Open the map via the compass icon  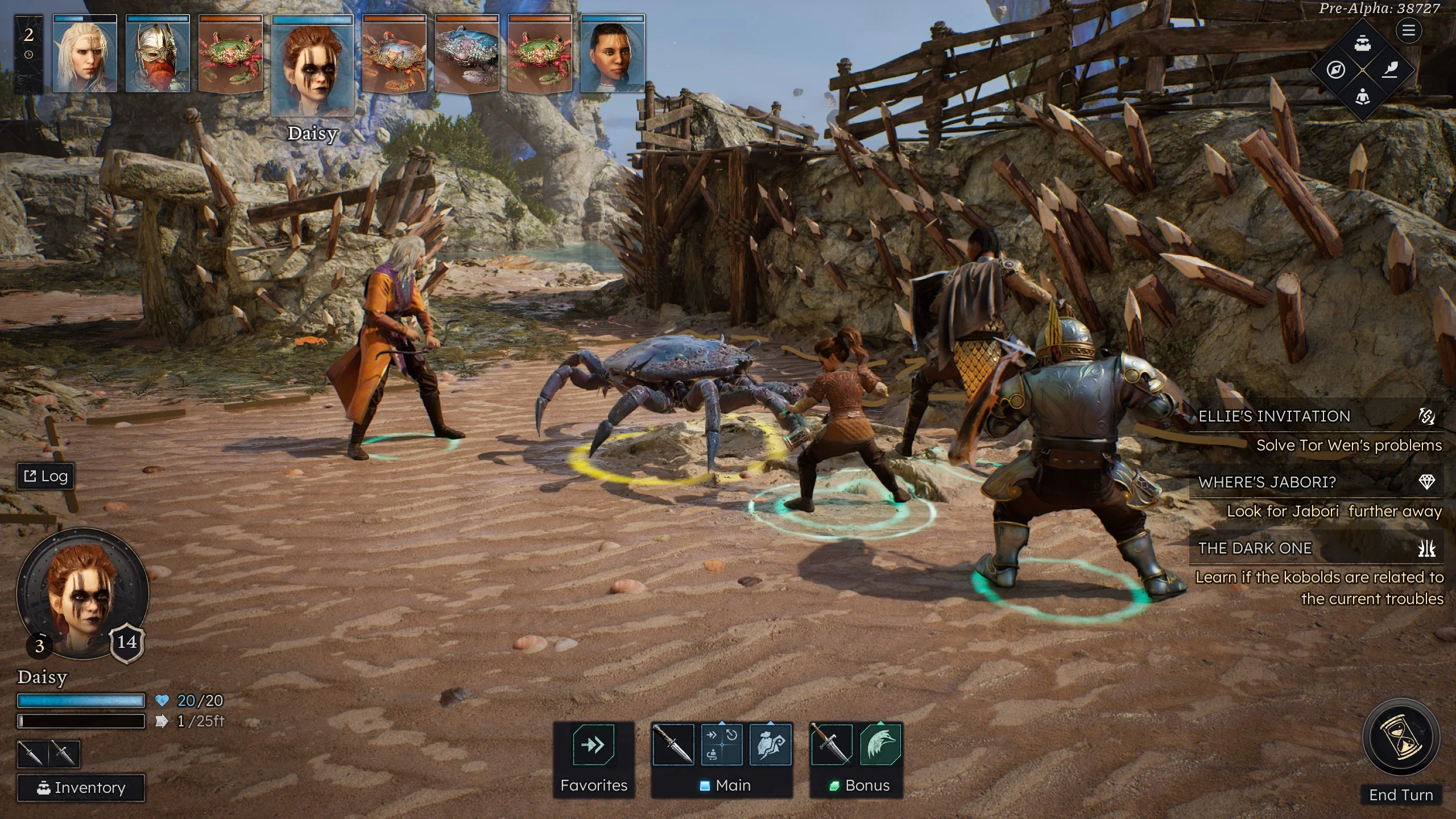click(x=1336, y=70)
